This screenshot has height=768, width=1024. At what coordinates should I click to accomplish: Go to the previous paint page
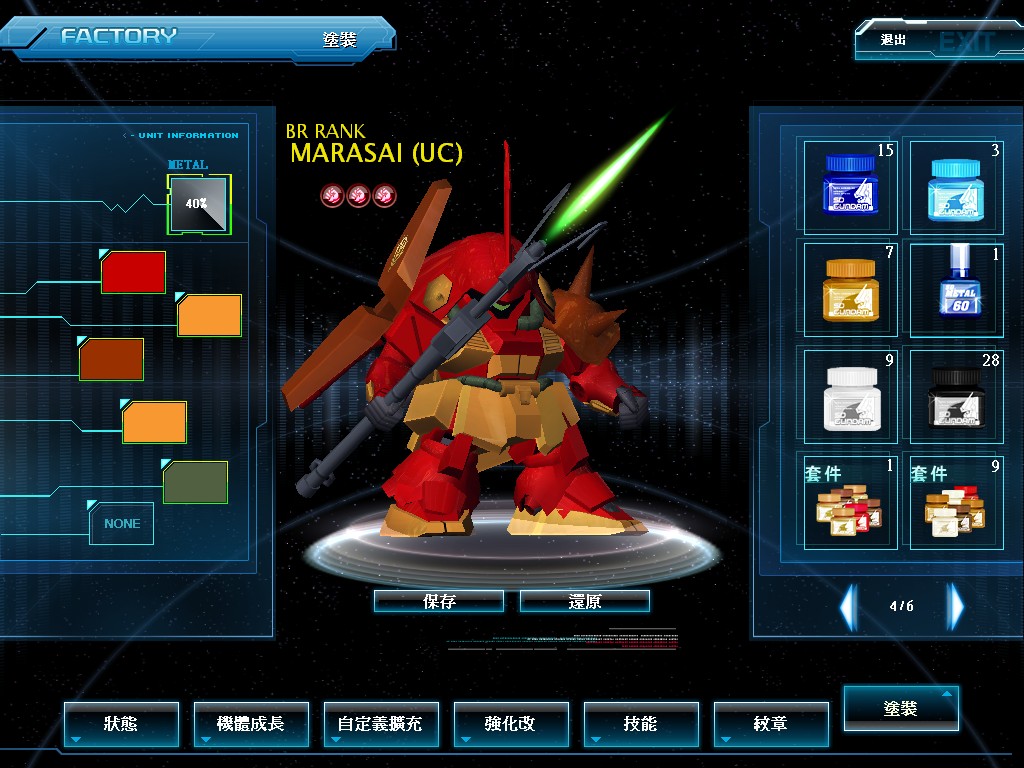click(x=848, y=606)
